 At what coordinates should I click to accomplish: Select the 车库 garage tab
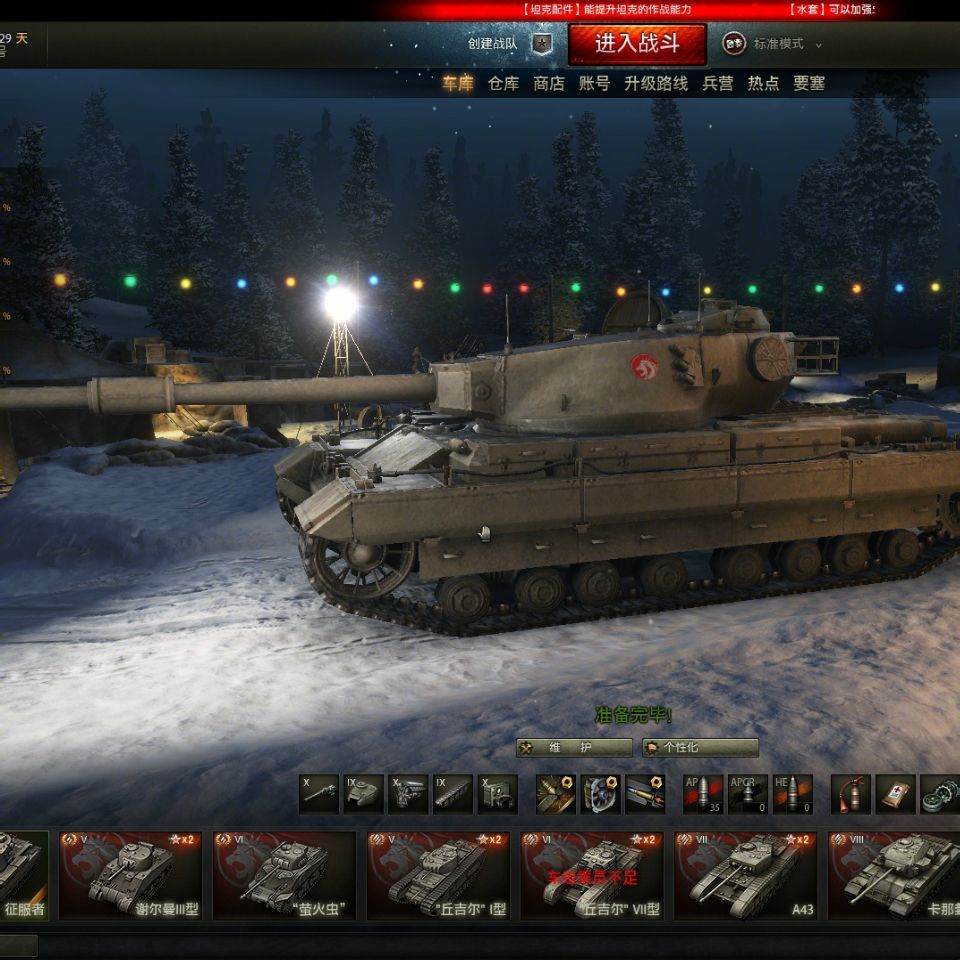click(458, 84)
